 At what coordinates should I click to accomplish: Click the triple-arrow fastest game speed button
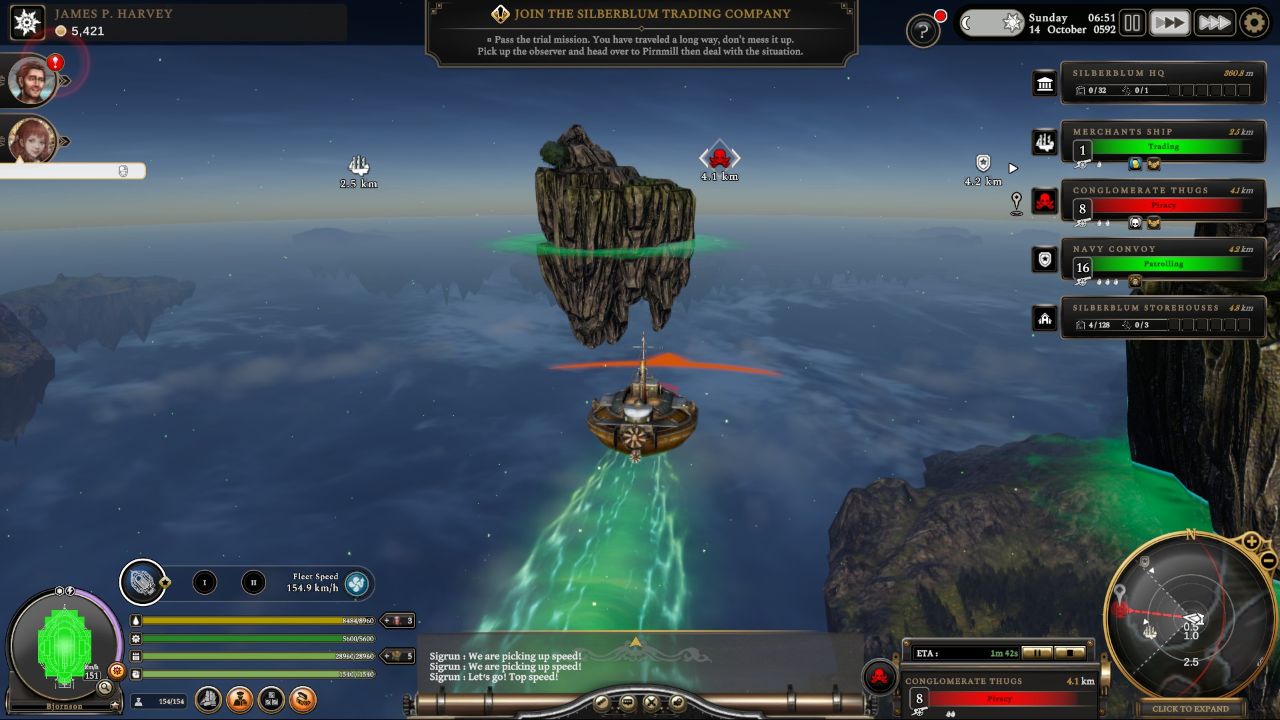1215,22
